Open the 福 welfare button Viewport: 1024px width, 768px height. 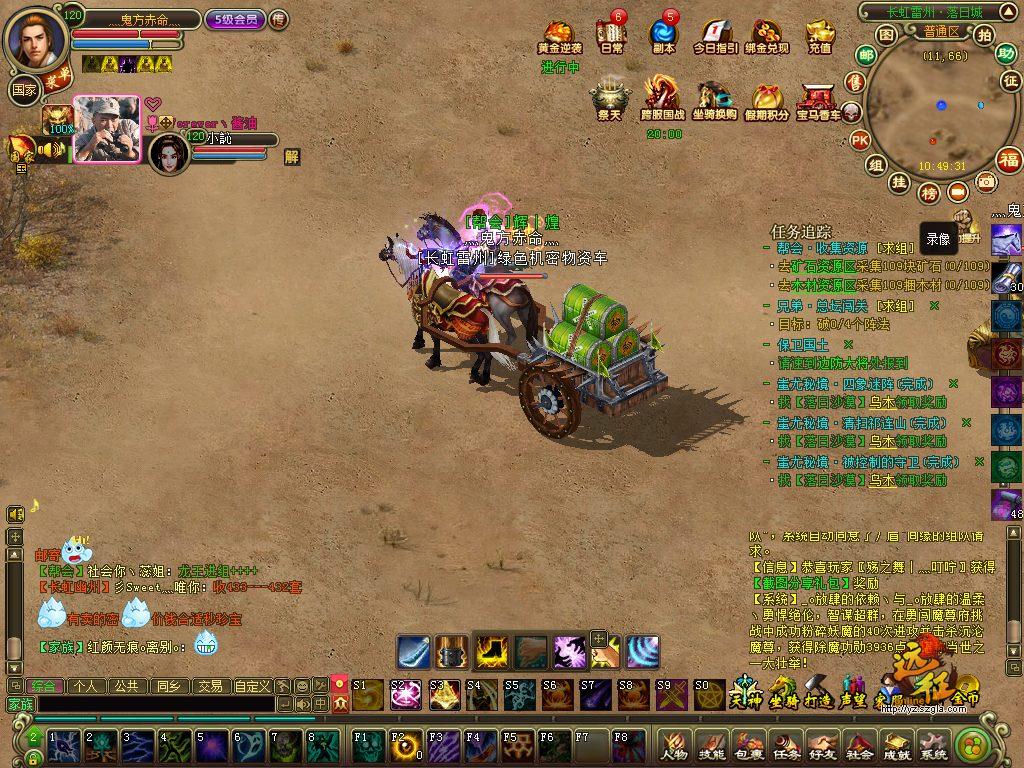click(x=1009, y=159)
